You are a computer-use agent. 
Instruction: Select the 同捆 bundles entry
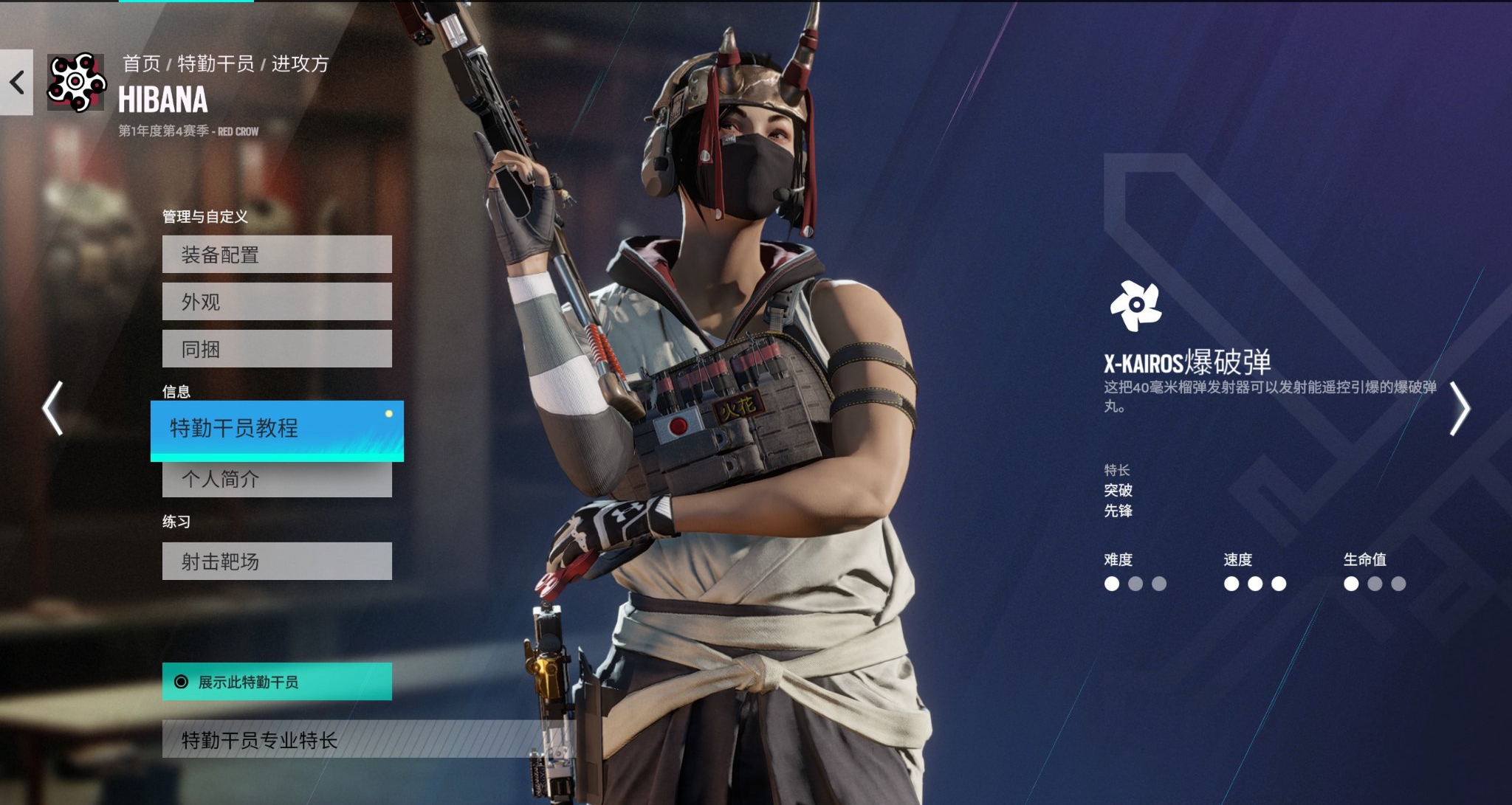[x=277, y=349]
